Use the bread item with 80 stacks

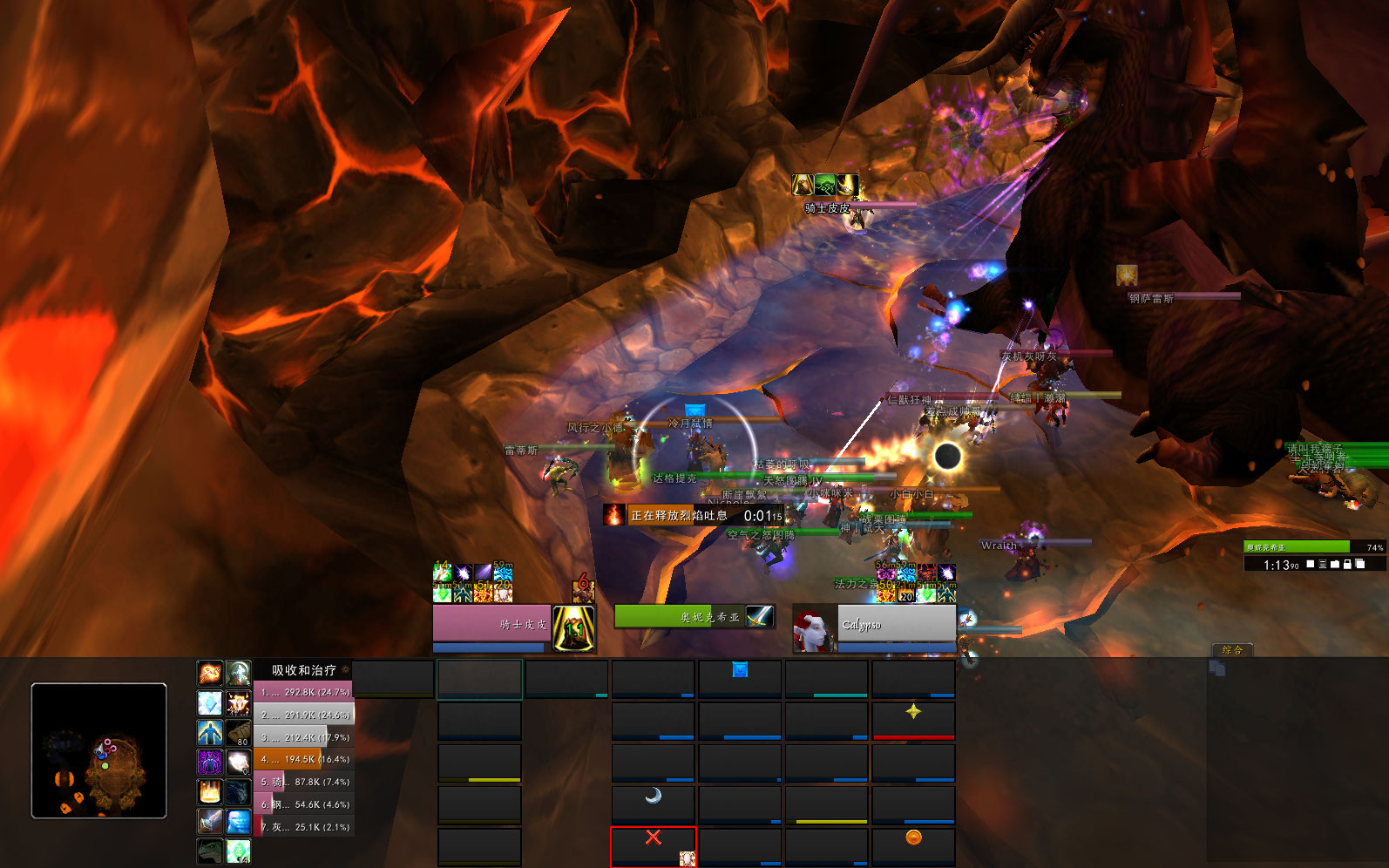point(239,733)
